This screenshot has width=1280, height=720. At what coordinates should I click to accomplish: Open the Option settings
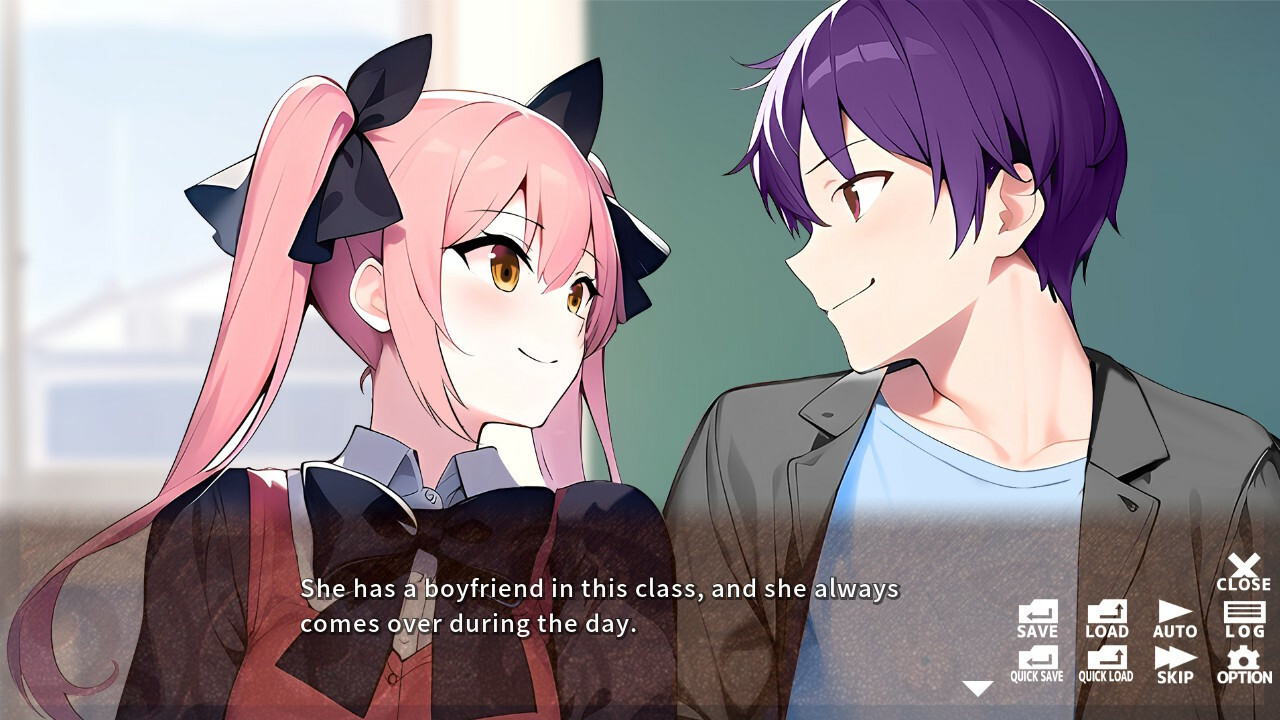pyautogui.click(x=1243, y=664)
